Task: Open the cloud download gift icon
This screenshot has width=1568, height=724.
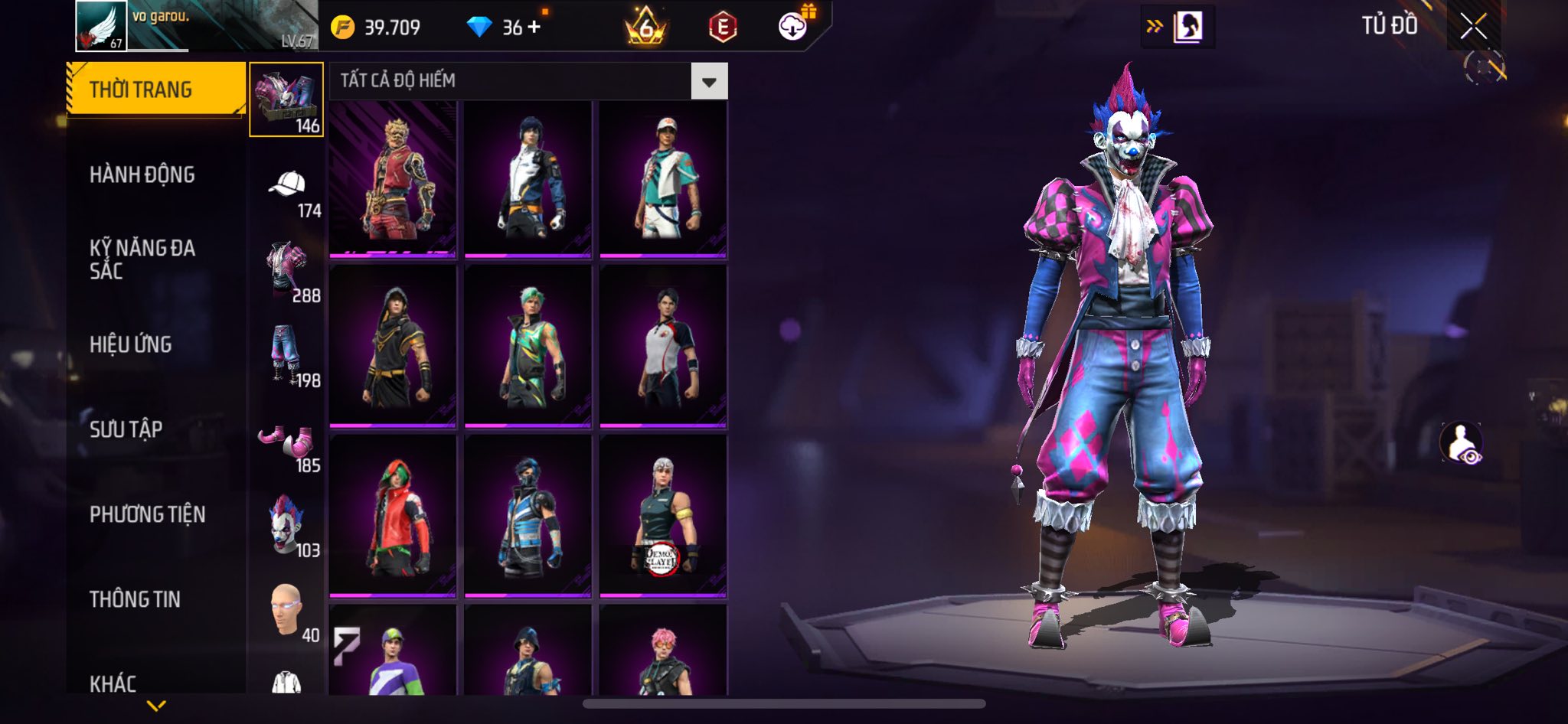Action: click(793, 27)
